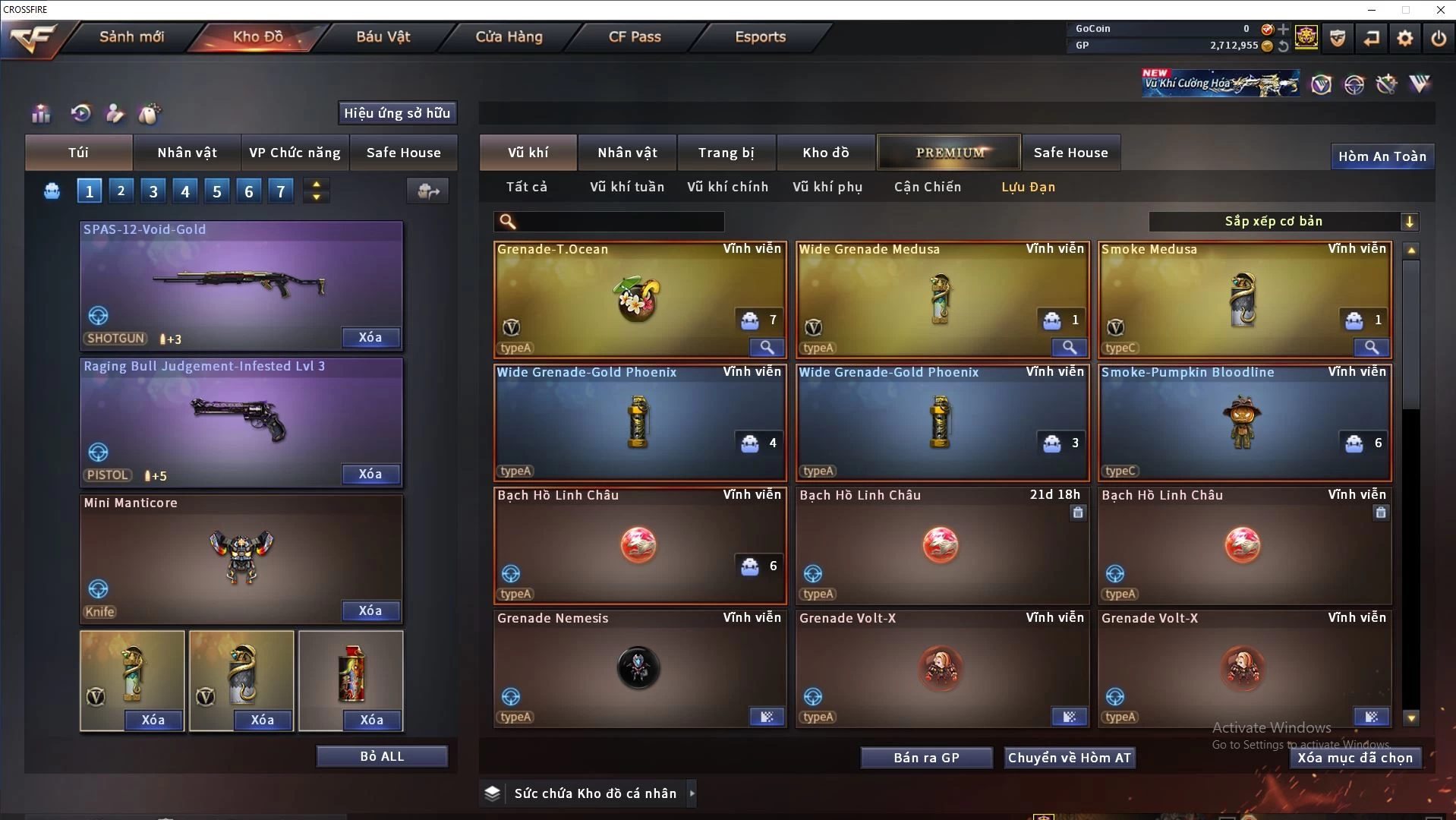1456x820 pixels.
Task: Go to the Cửa Hàng shop
Action: click(x=509, y=36)
